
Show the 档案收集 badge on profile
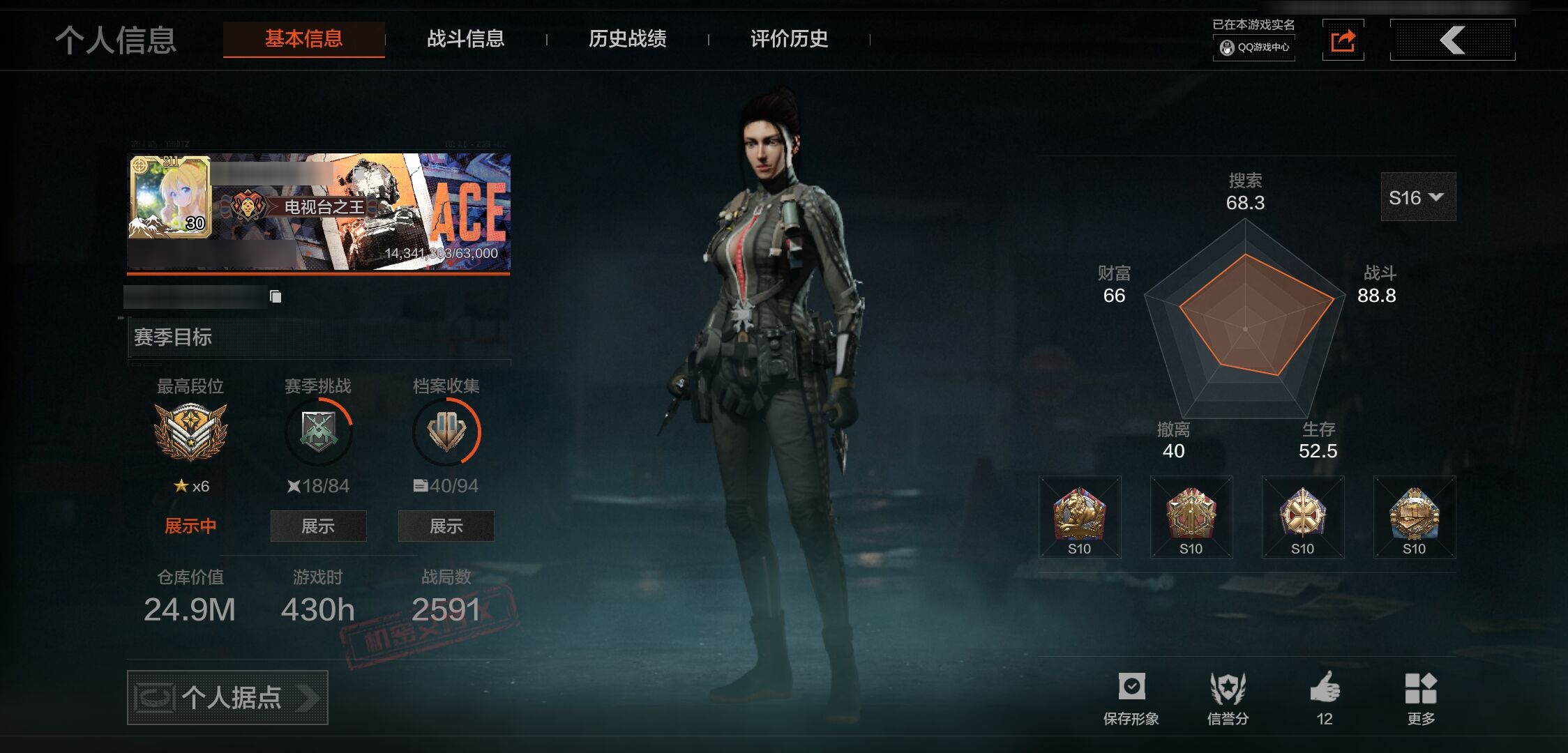(x=446, y=526)
